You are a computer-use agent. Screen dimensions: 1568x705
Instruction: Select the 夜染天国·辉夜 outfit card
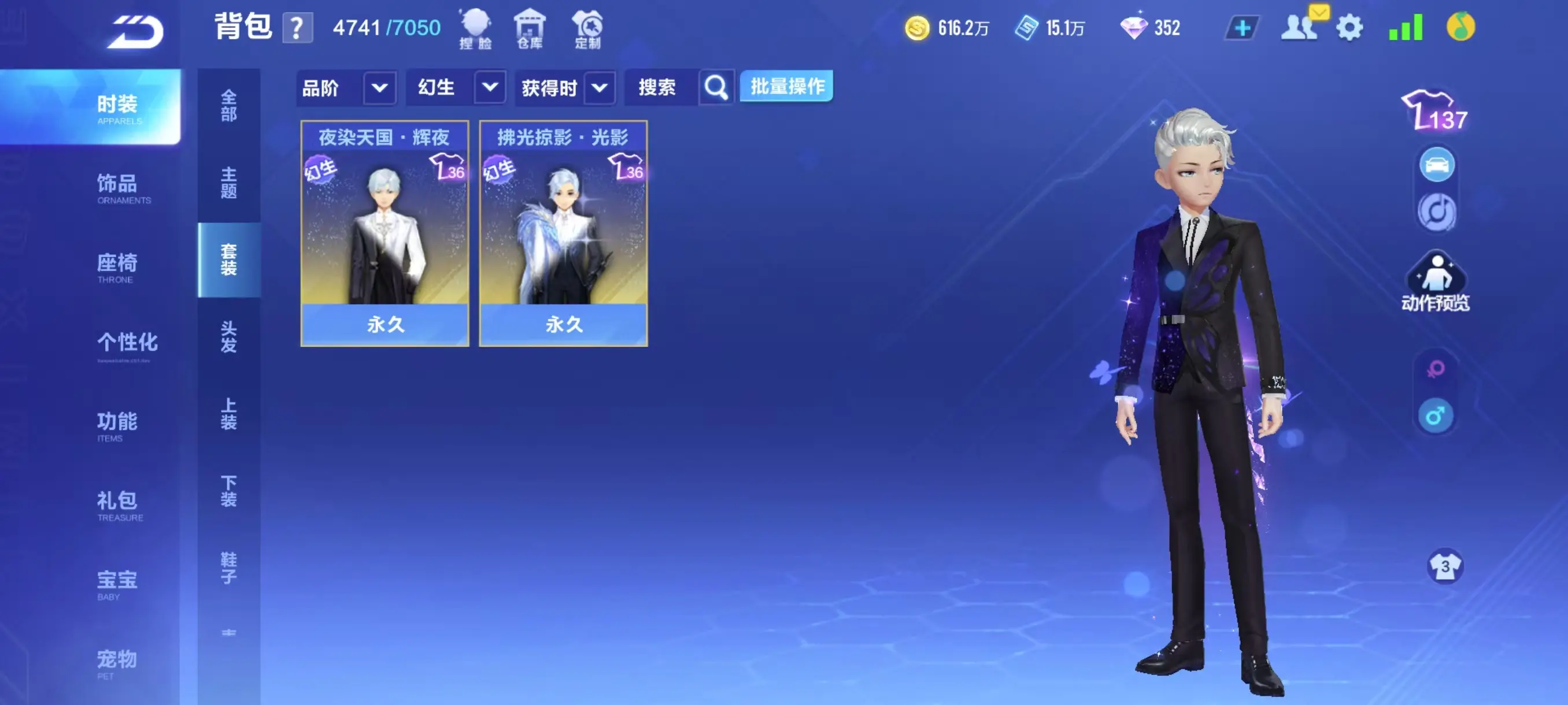[x=384, y=234]
